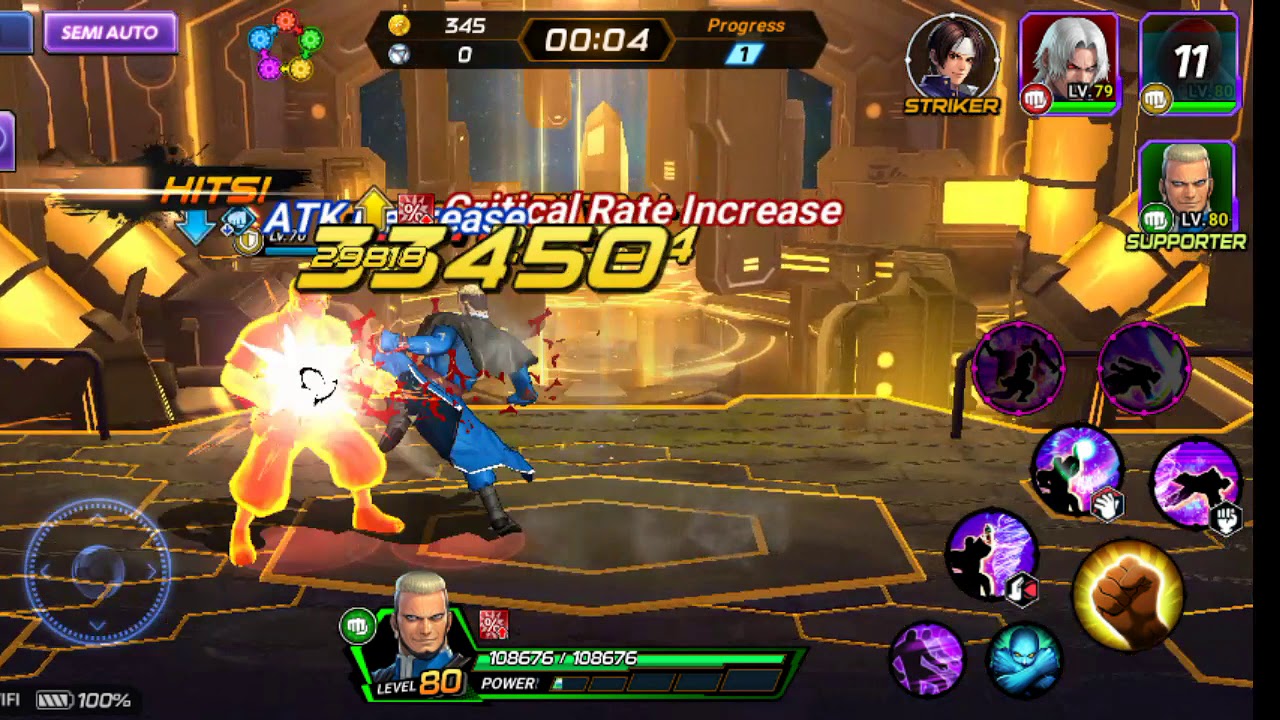Activate the raised energy orb skill

click(x=1077, y=470)
